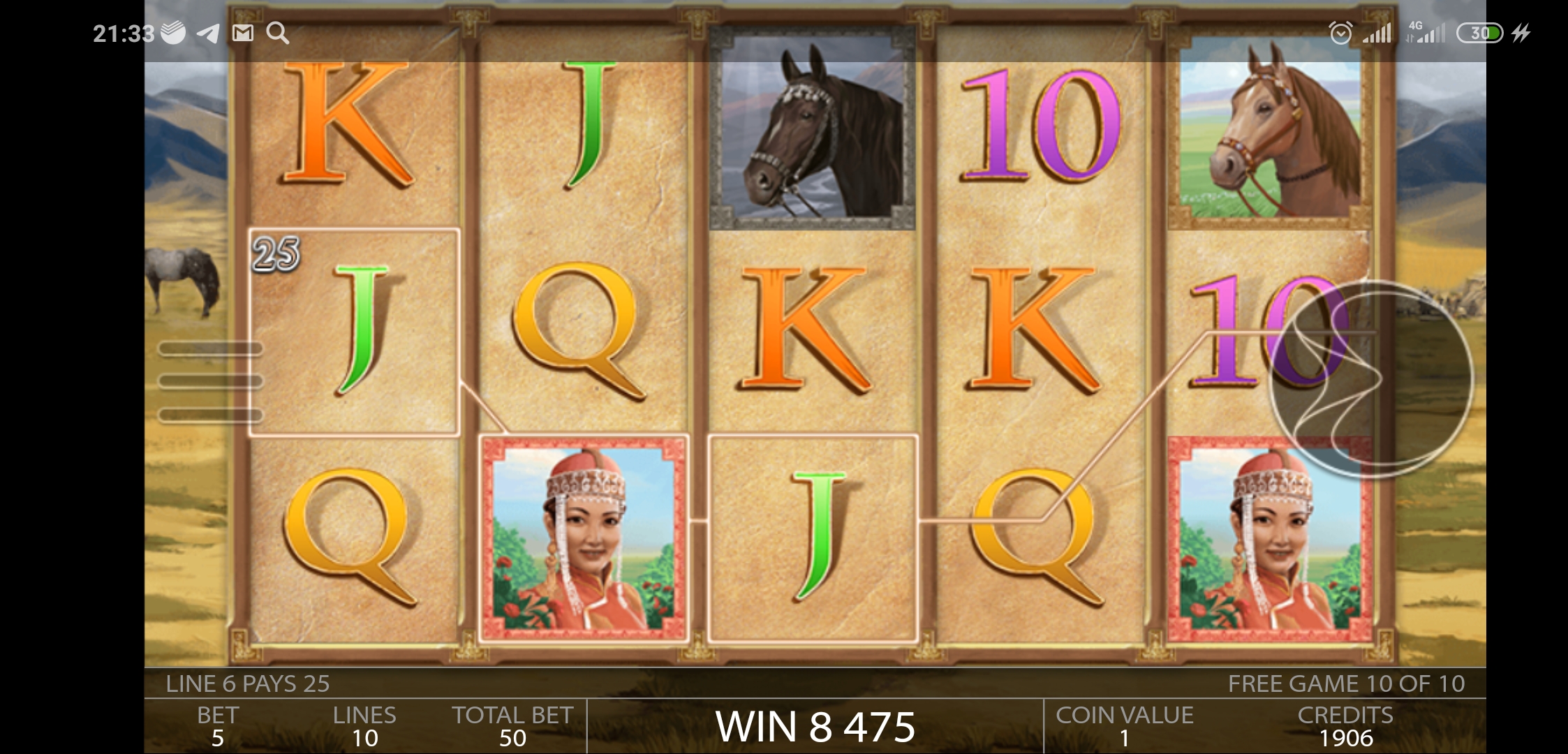
Task: Tap the circular spin button
Action: 1370,379
